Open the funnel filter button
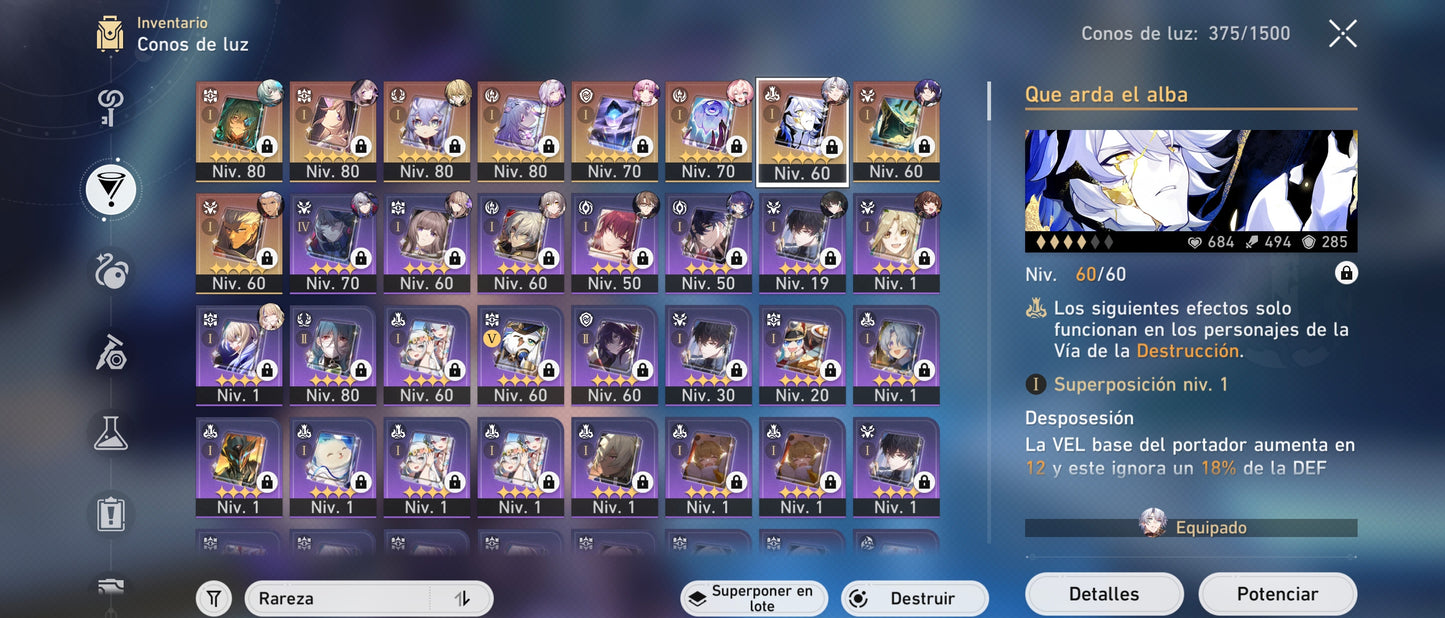 pyautogui.click(x=213, y=599)
